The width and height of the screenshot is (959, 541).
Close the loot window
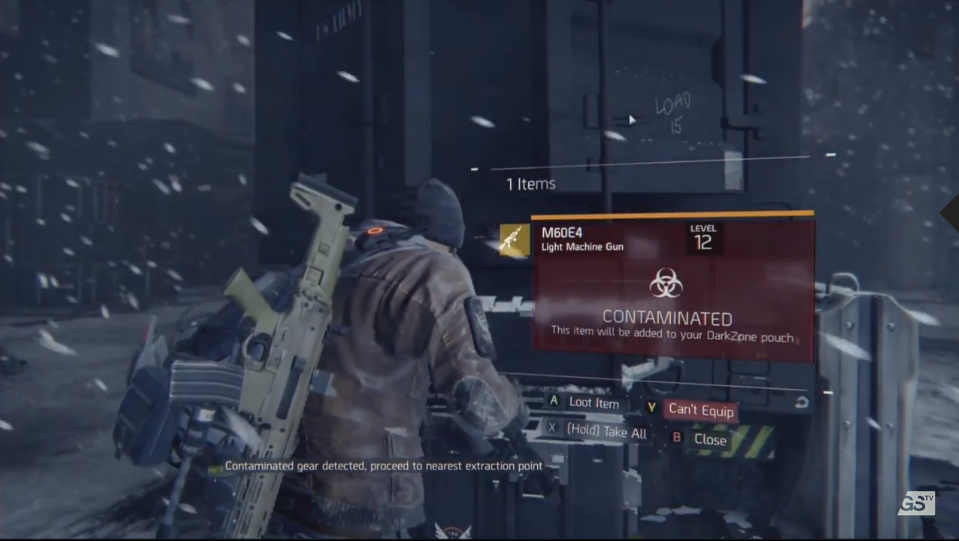coord(709,439)
